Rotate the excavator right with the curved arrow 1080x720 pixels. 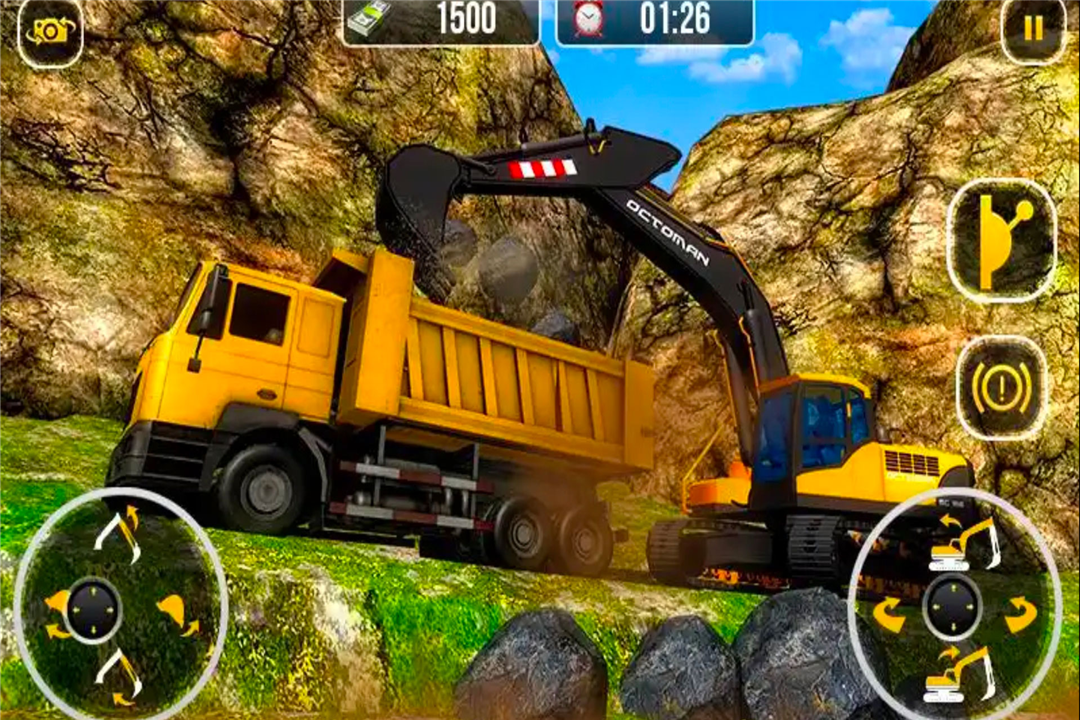[x=1020, y=614]
